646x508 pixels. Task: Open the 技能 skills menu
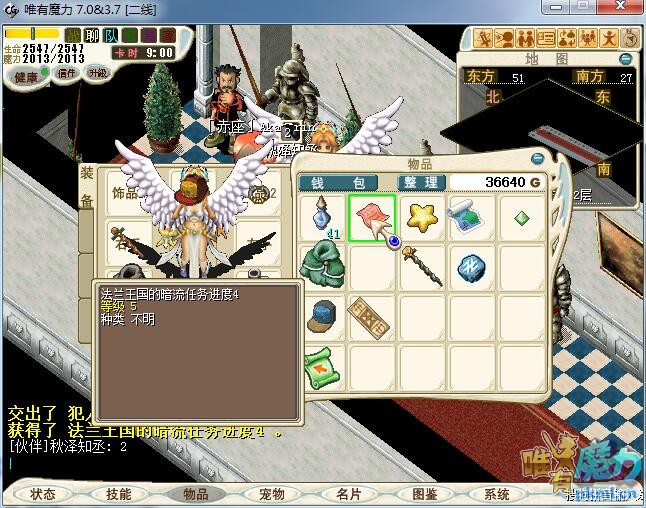coord(118,493)
